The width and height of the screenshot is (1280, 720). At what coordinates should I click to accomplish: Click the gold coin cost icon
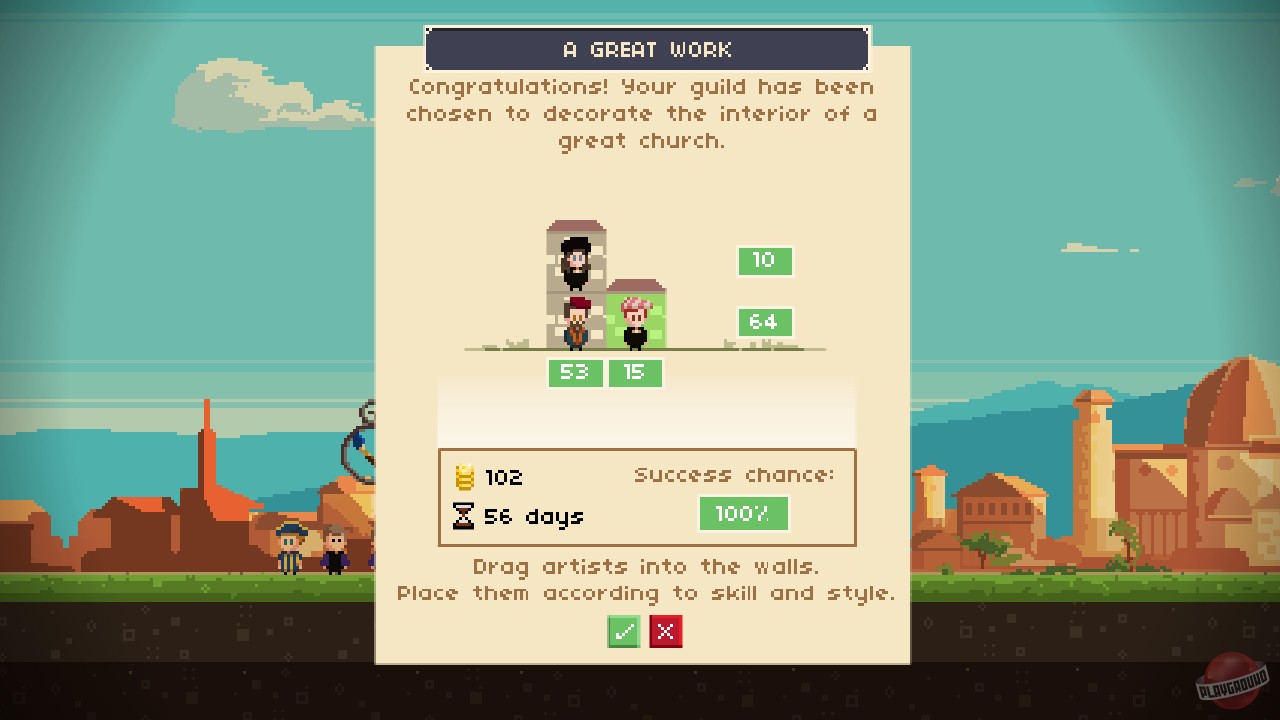pos(466,477)
